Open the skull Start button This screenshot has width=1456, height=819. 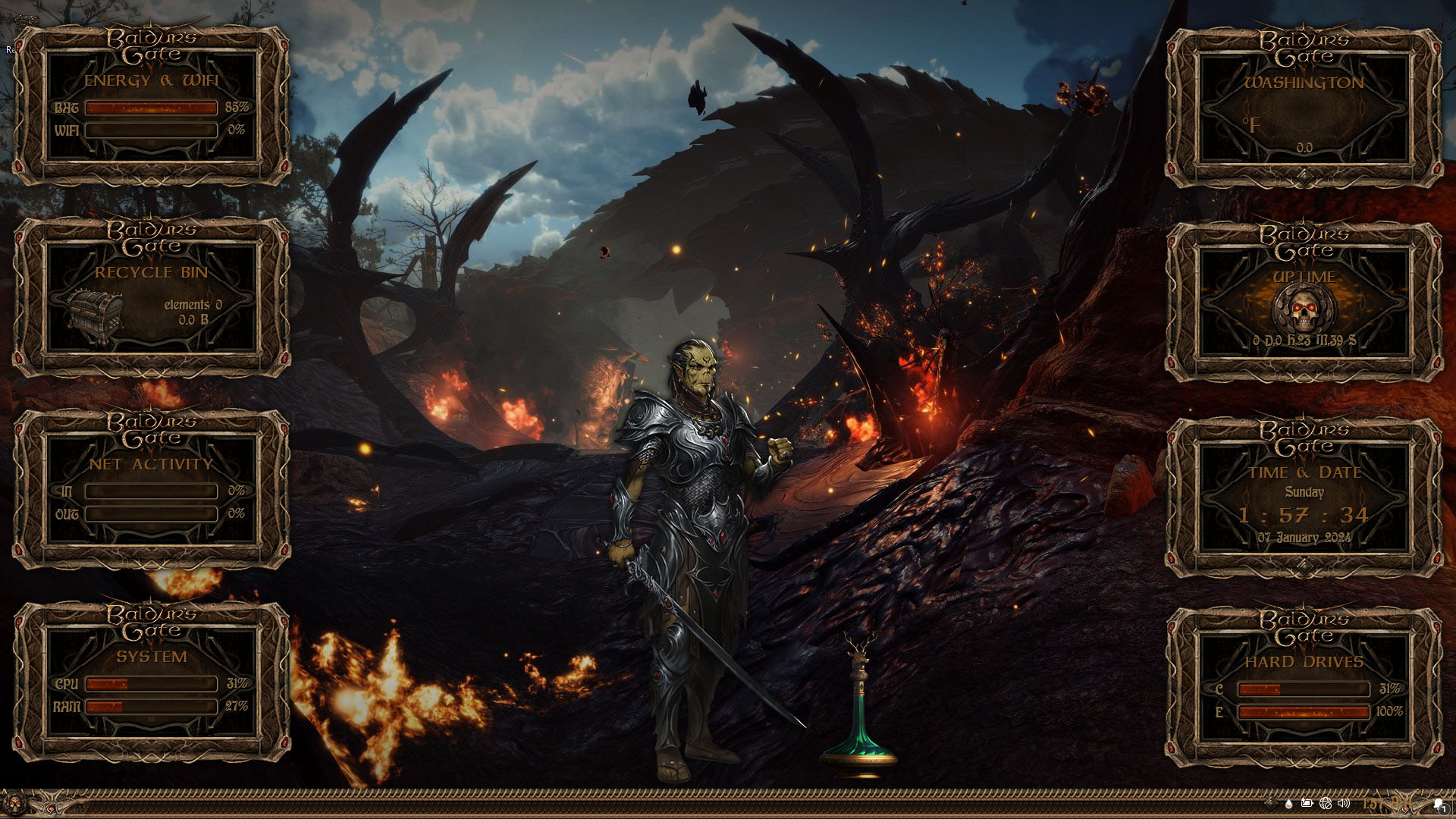(13, 803)
